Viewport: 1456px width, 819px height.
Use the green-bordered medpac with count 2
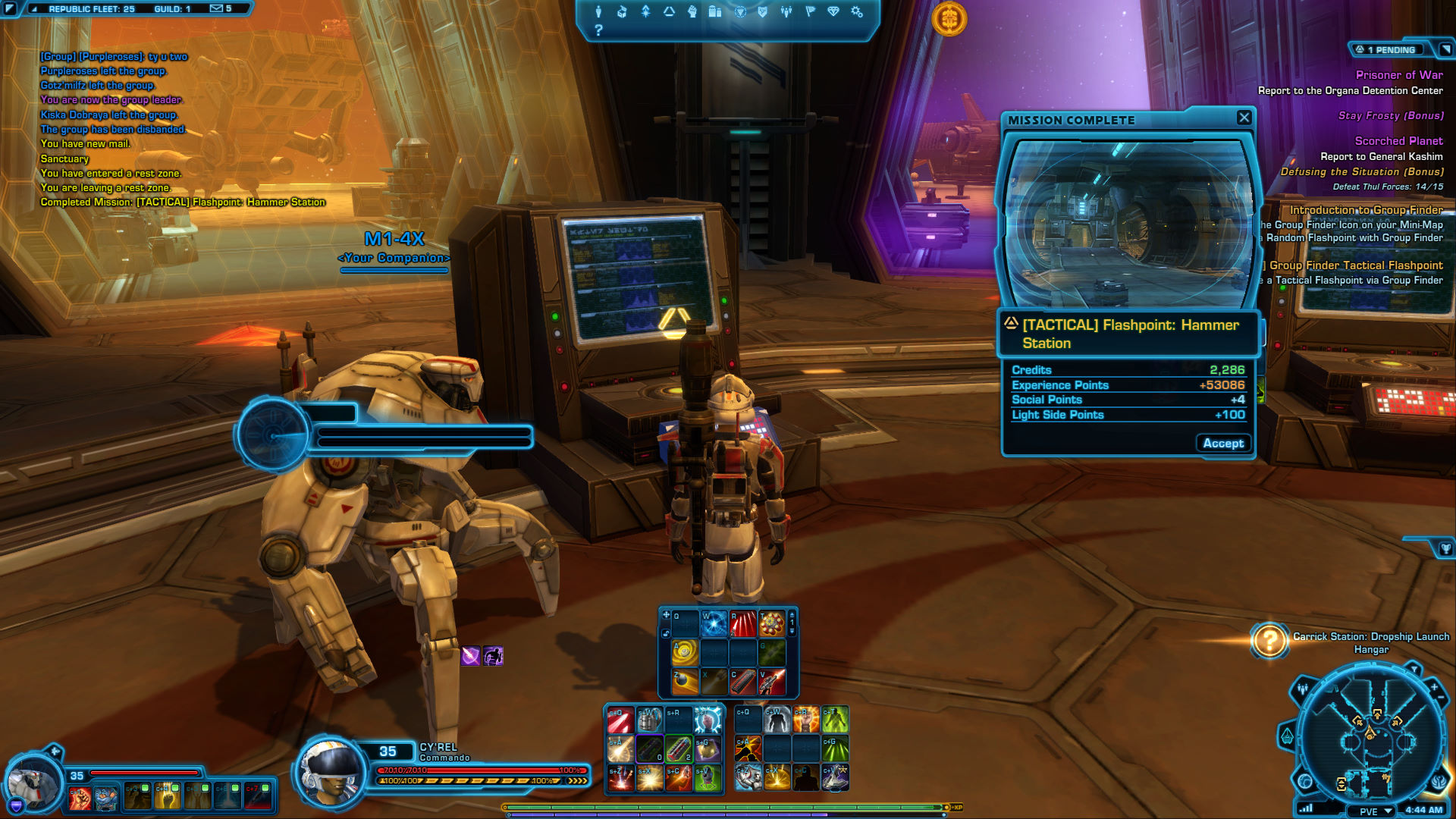point(679,748)
